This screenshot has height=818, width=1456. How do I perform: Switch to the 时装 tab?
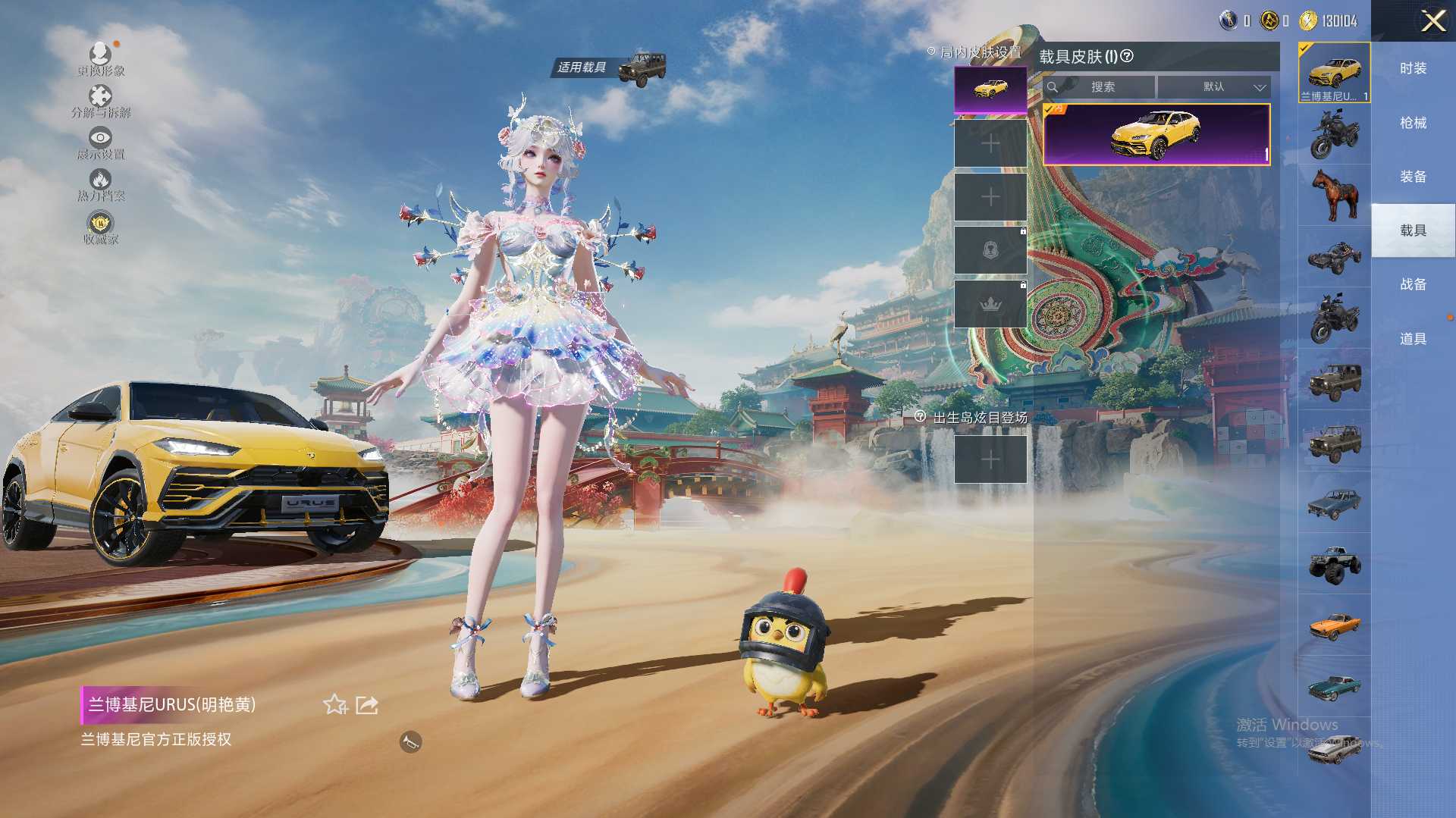pyautogui.click(x=1413, y=68)
